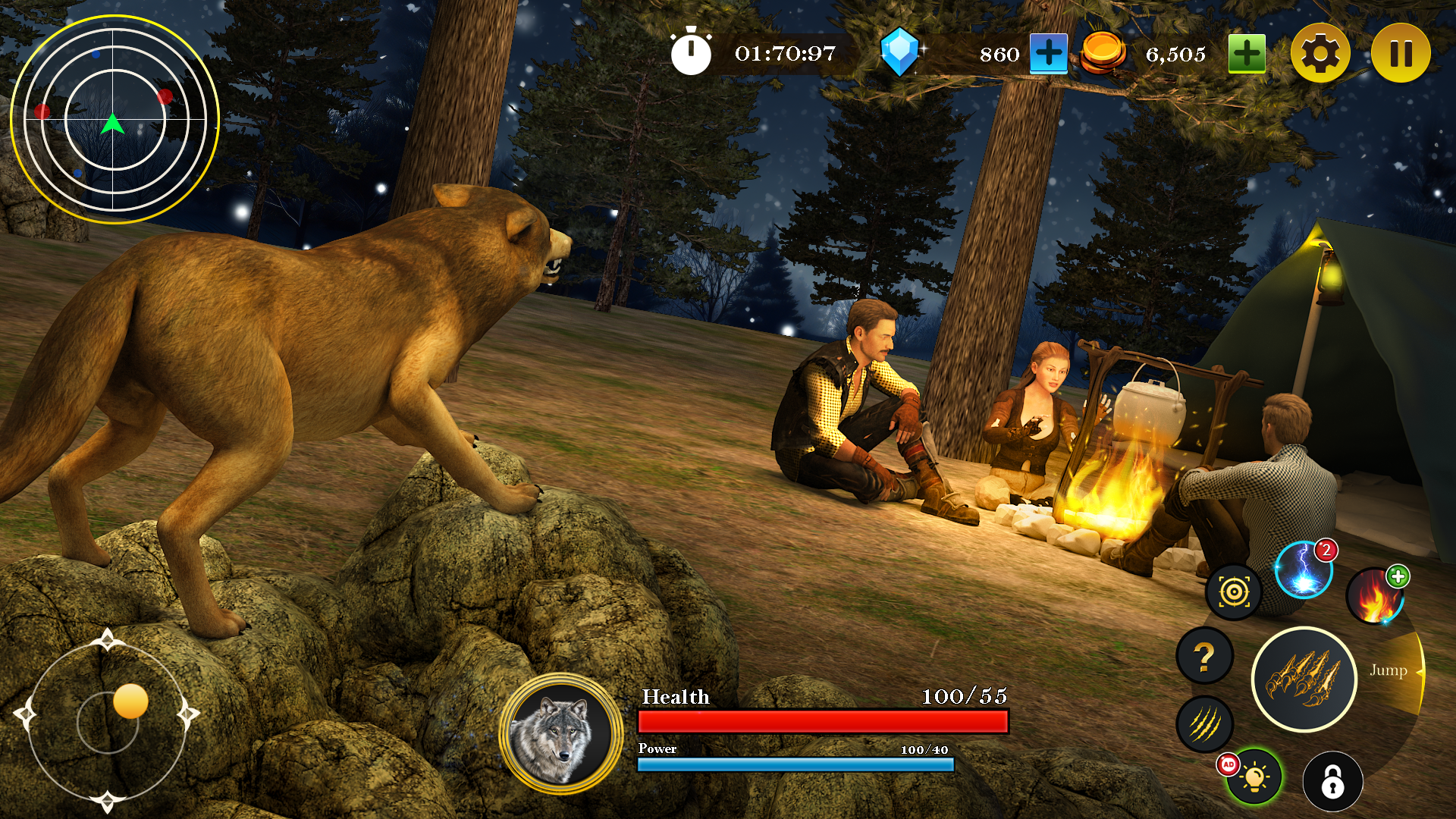The height and width of the screenshot is (819, 1456).
Task: Use the claw scratch attack icon
Action: pyautogui.click(x=1204, y=724)
